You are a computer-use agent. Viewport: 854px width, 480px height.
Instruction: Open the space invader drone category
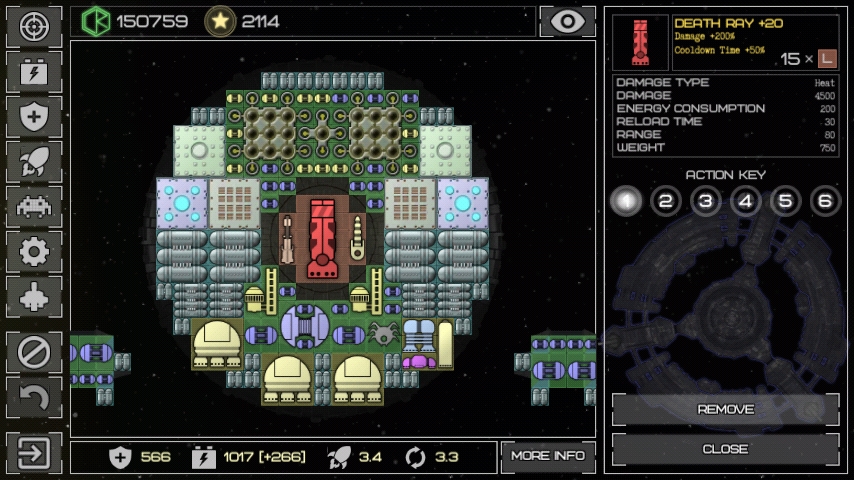point(34,207)
